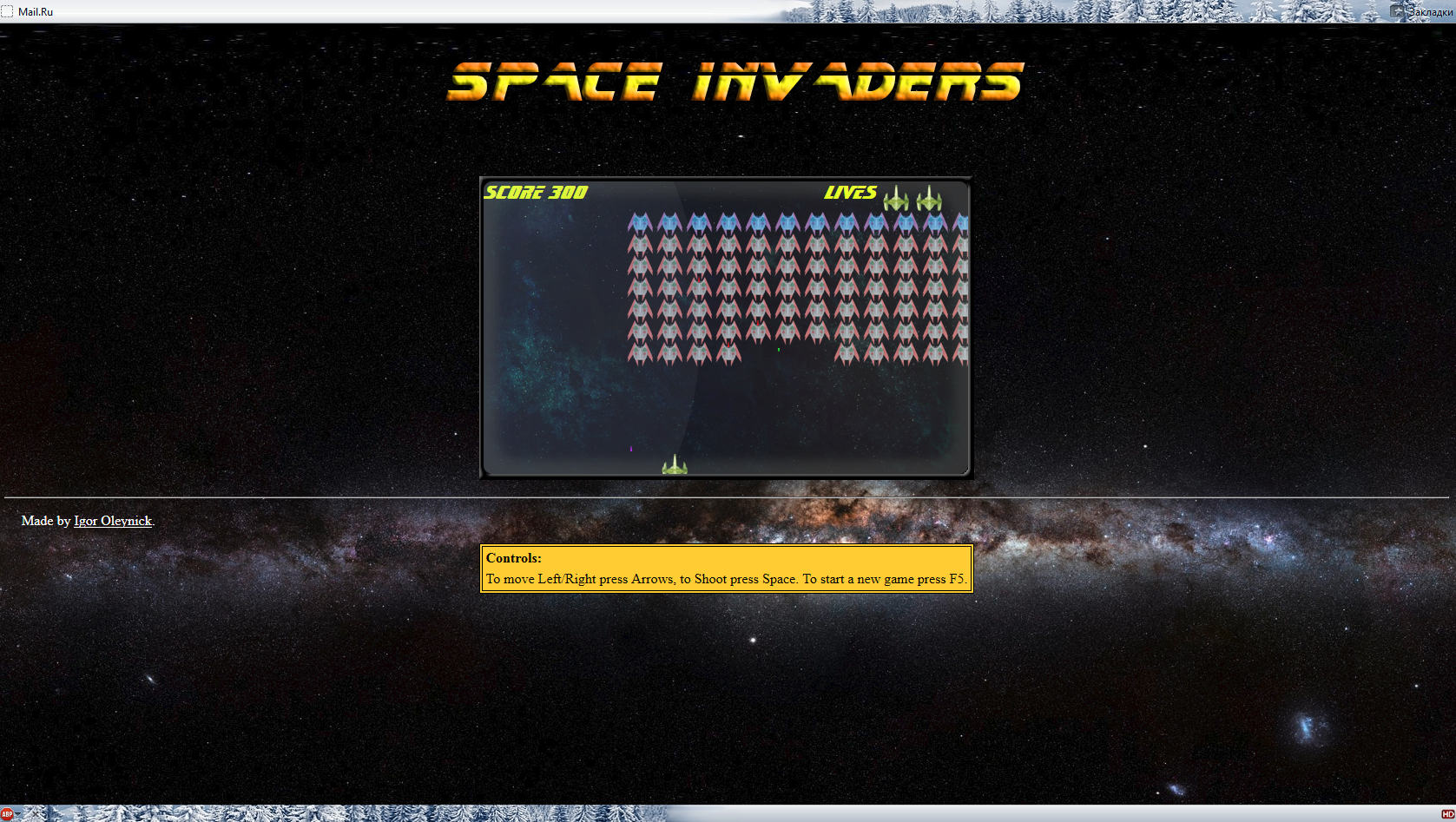Click the Adblock Plus ABP icon

pyautogui.click(x=7, y=813)
